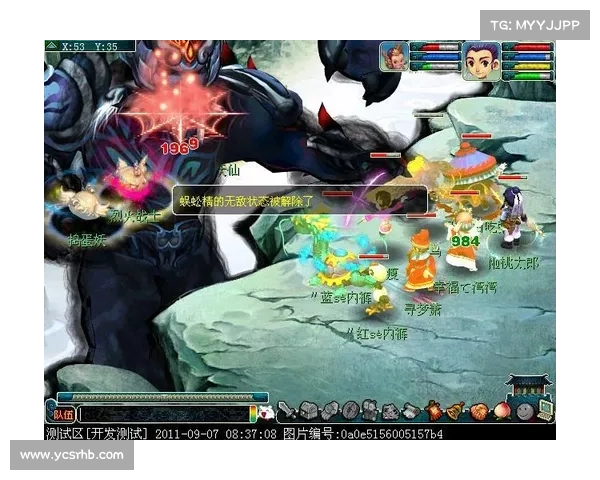
Task: Click the chat input box
Action: (165, 413)
